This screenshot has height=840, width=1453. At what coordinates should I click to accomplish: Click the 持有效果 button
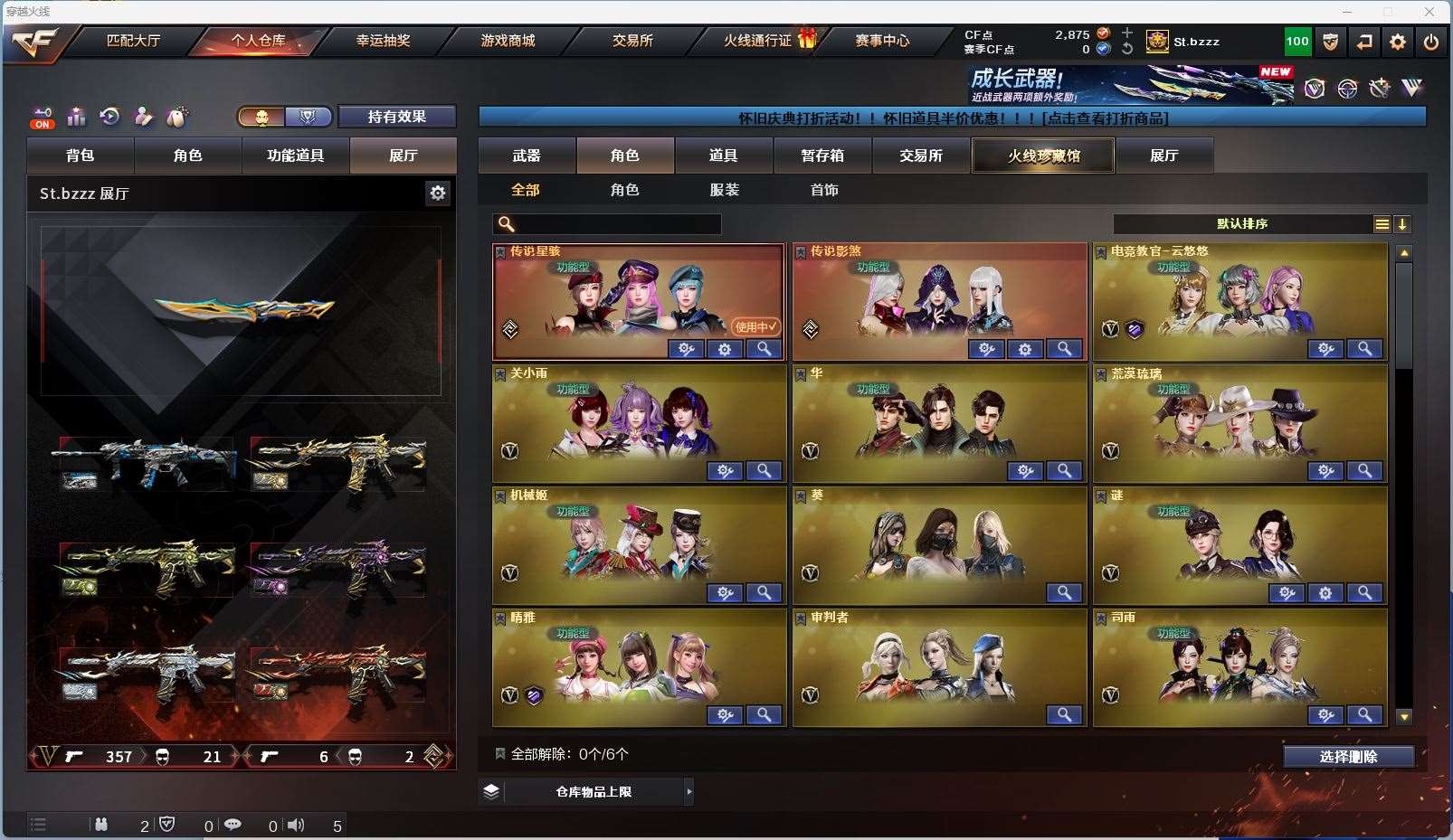point(396,117)
